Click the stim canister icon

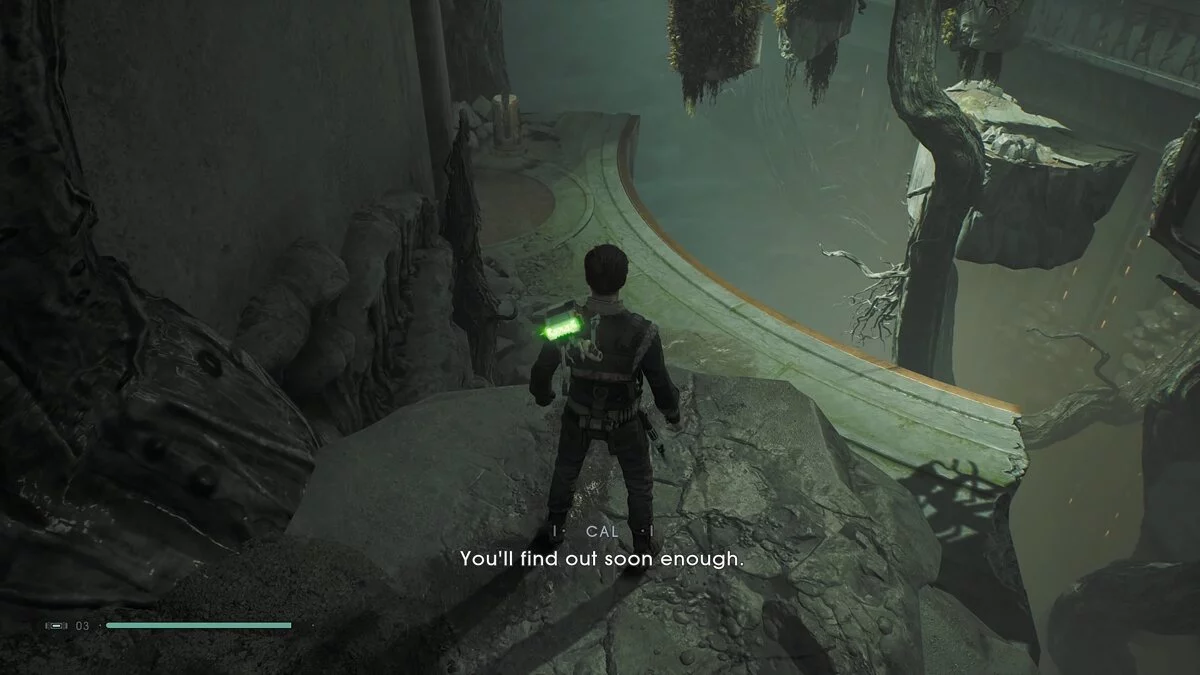pyautogui.click(x=57, y=626)
